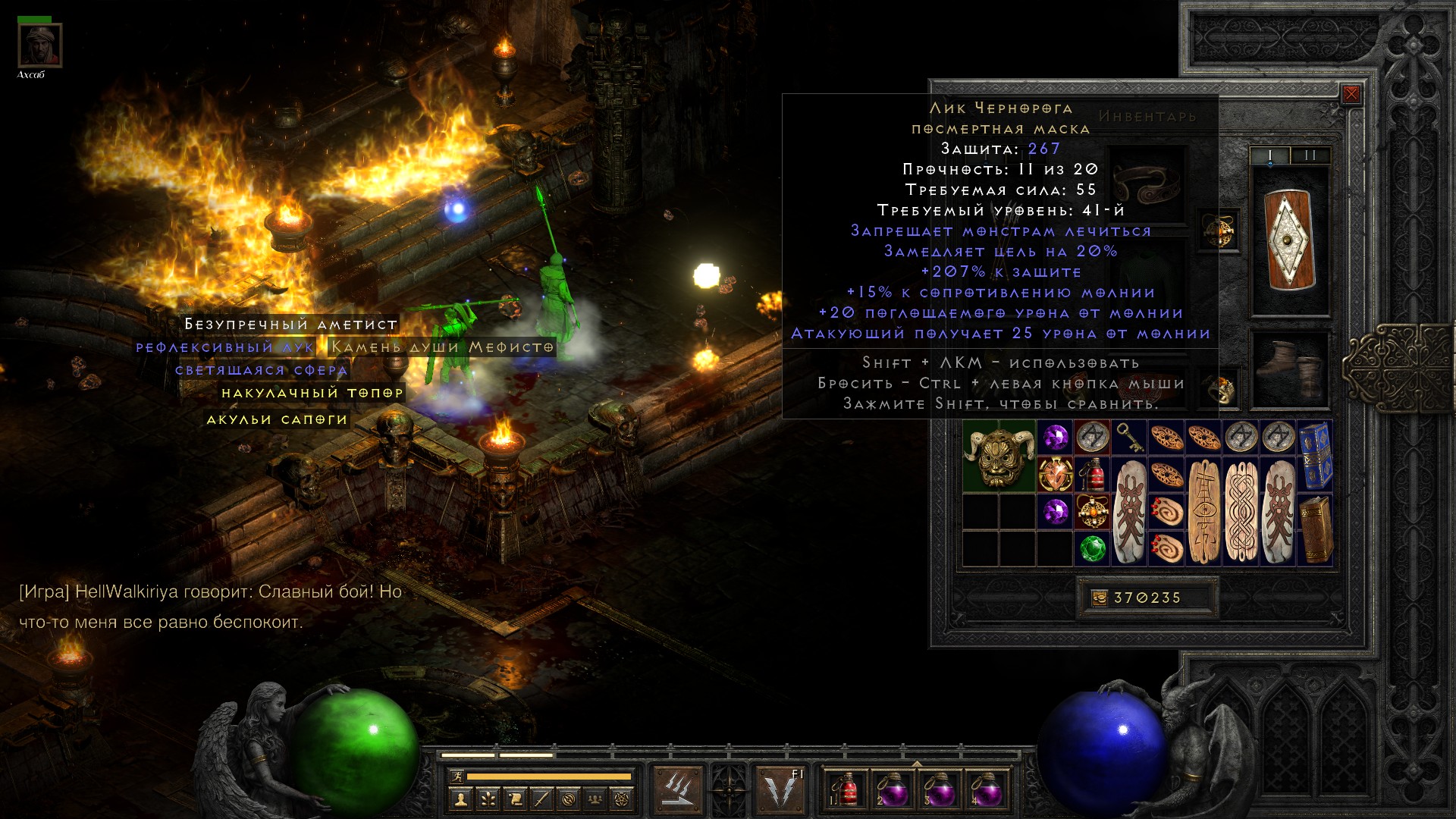This screenshot has width=1456, height=819.
Task: Open the left-click skill selector
Action: [677, 789]
